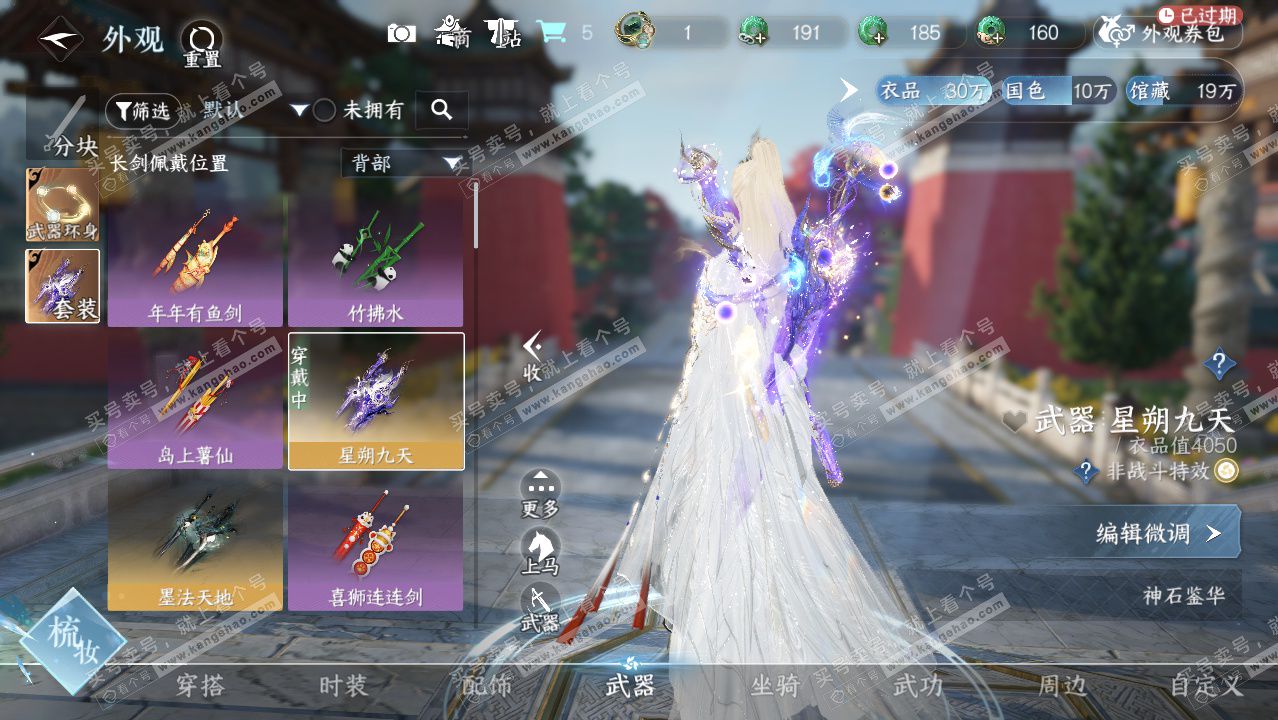Collapse the panel with 收 button
This screenshot has width=1278, height=720.
(533, 357)
